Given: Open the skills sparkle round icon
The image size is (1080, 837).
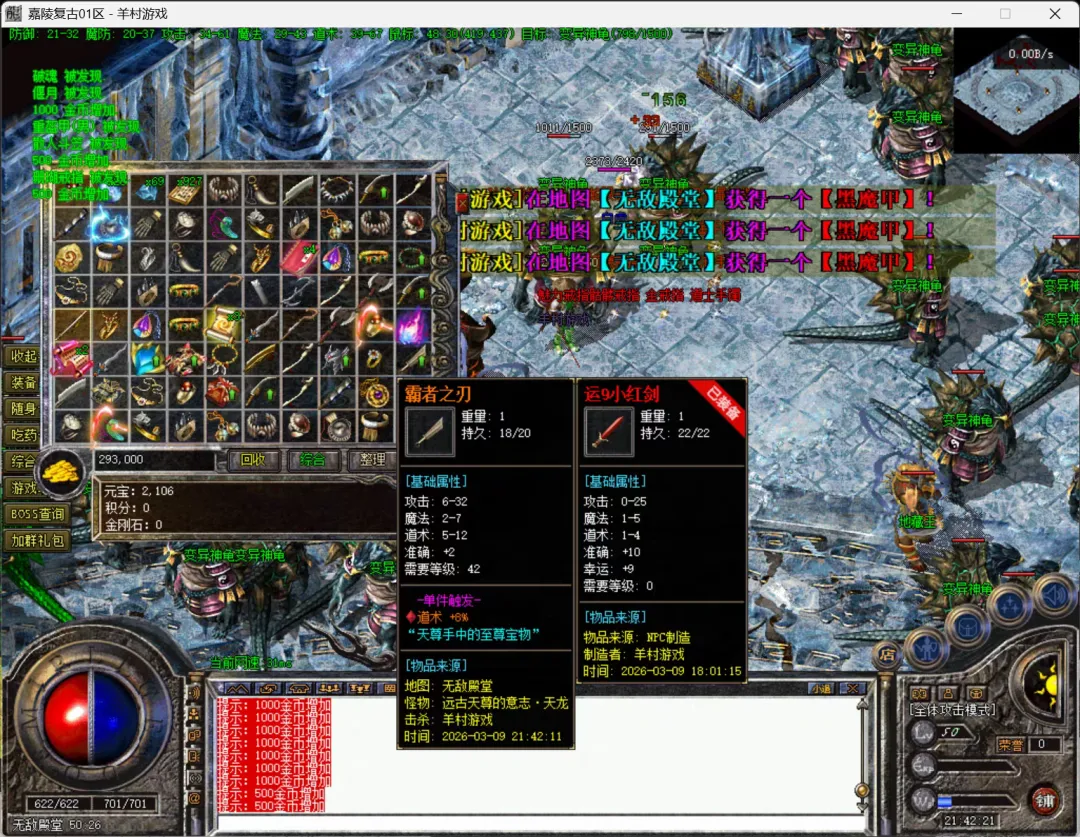Looking at the screenshot, I should point(1009,606).
